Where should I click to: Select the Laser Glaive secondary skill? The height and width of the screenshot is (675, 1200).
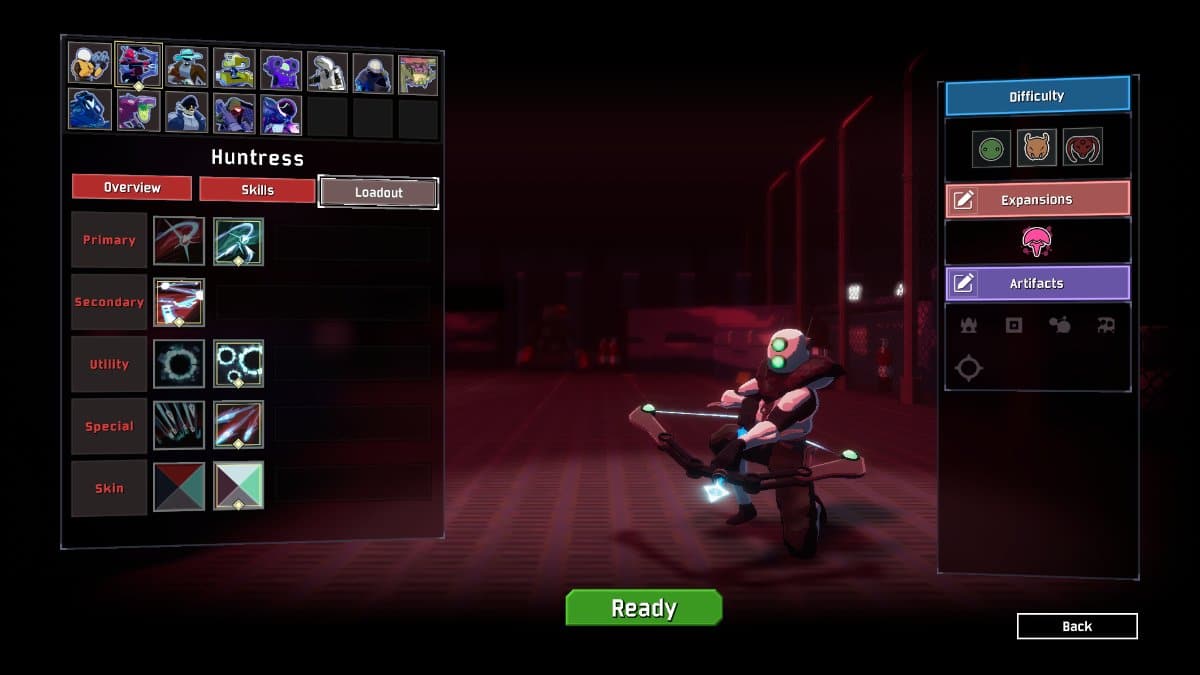pos(179,302)
